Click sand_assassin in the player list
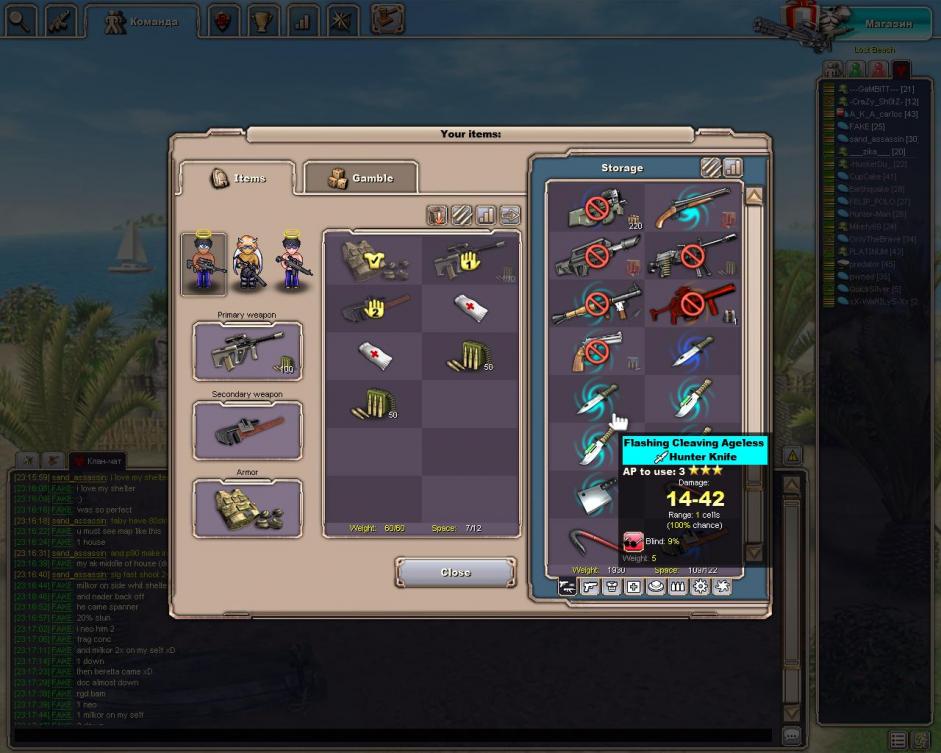The image size is (941, 753). [876, 139]
